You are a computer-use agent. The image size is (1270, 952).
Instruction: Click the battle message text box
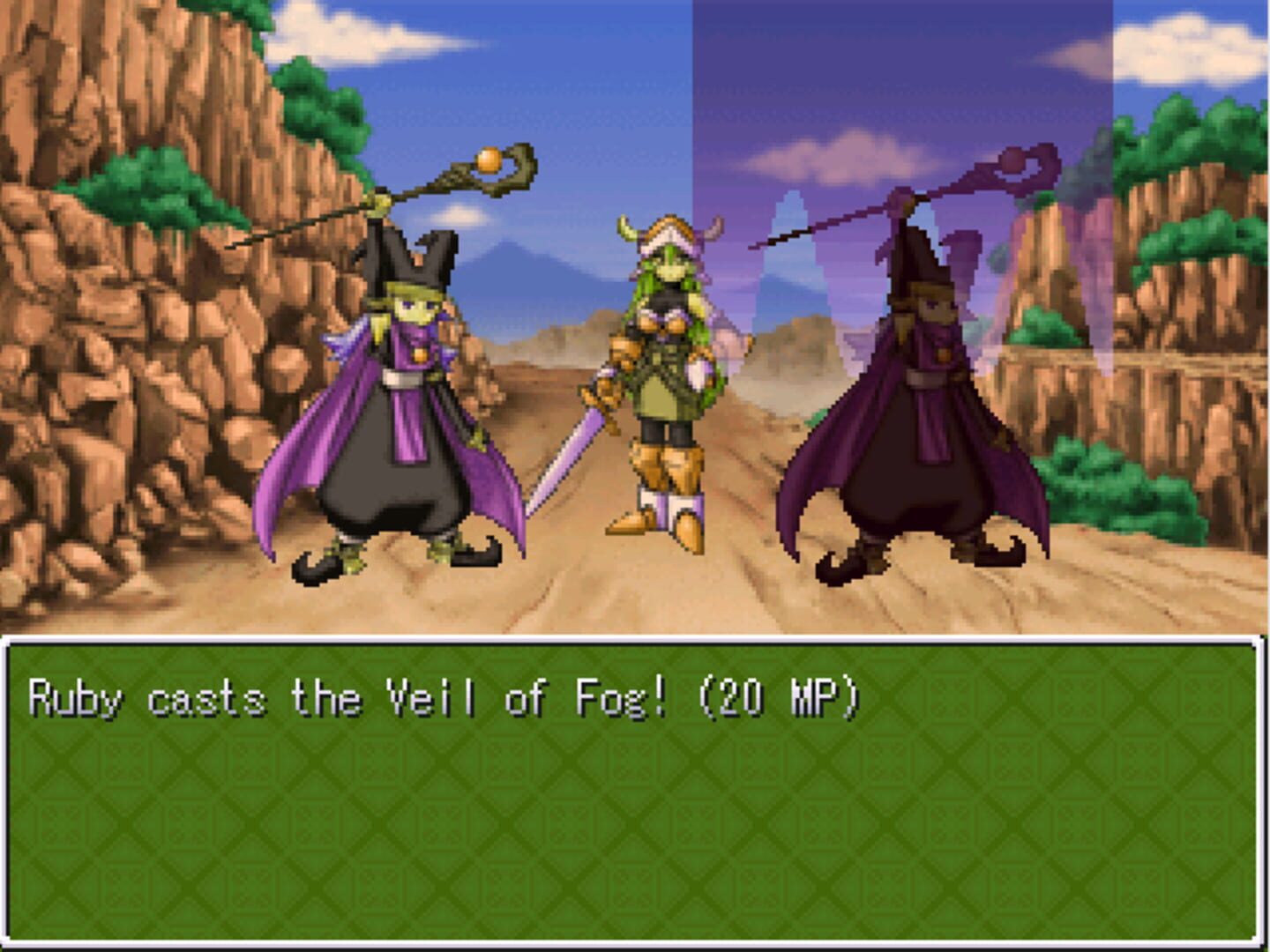(x=635, y=793)
